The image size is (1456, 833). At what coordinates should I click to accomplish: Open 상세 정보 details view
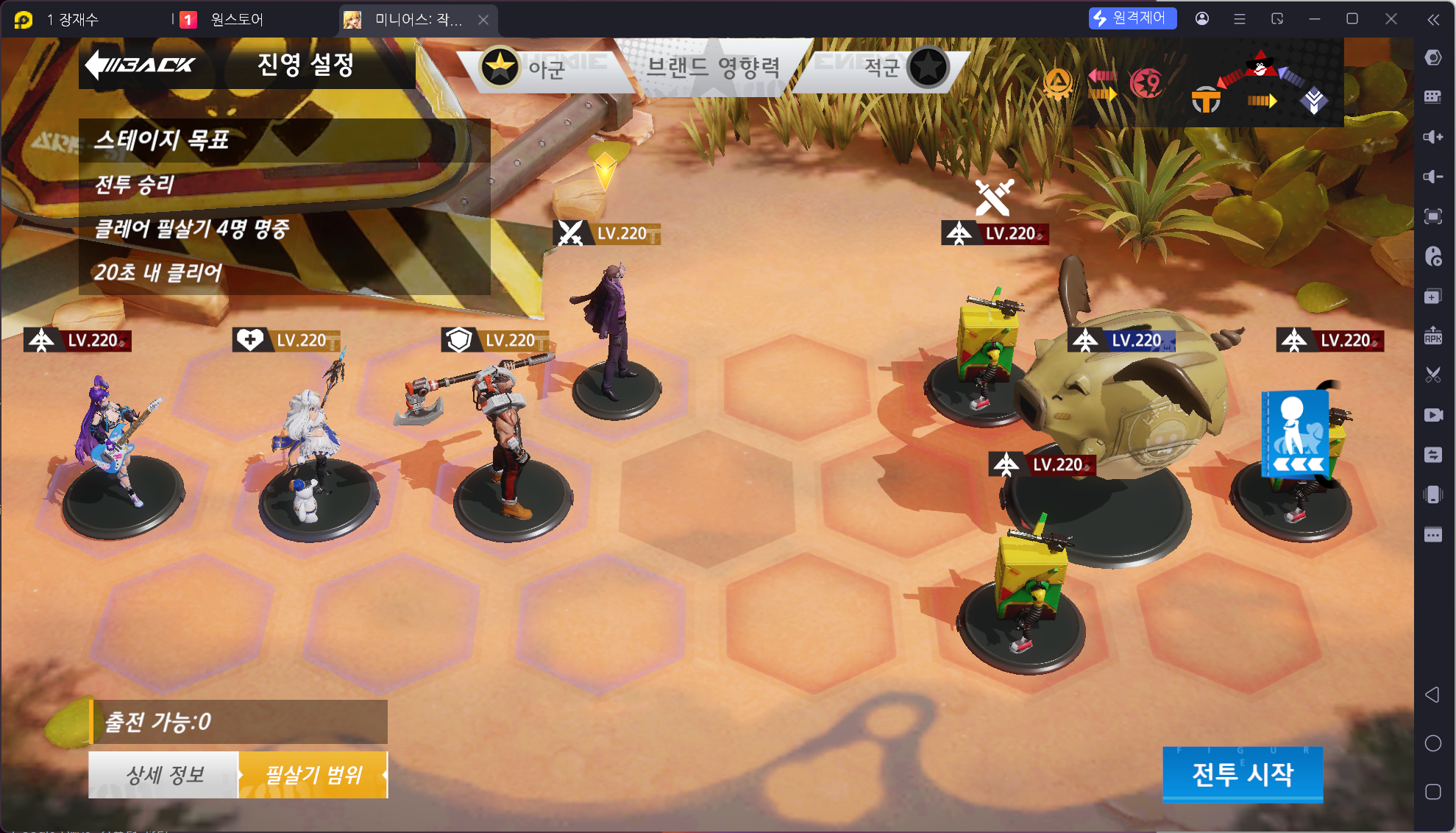pyautogui.click(x=164, y=775)
